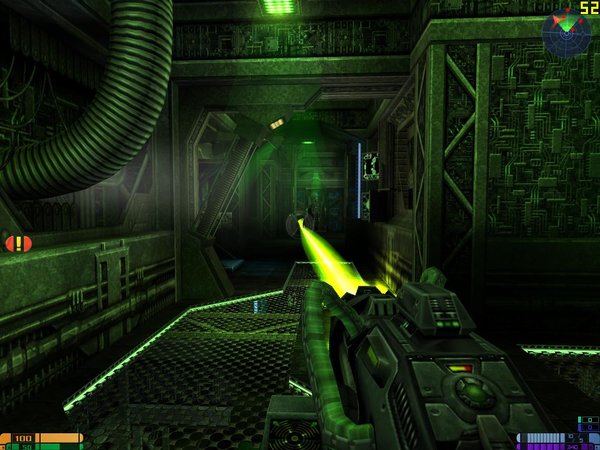
Task: Select the red exclamation alert icon
Action: point(18,243)
